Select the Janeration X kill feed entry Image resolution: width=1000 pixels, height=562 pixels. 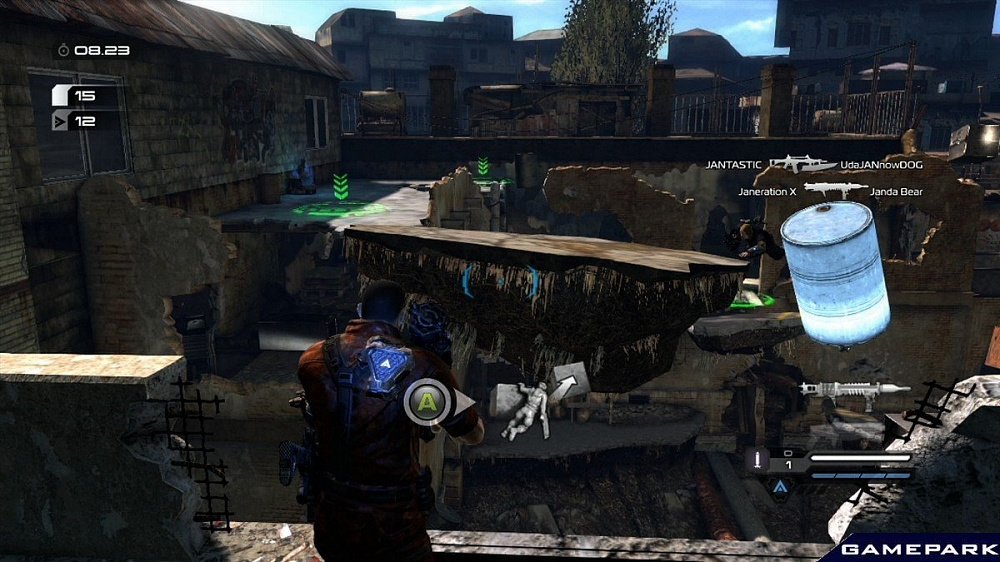(769, 190)
